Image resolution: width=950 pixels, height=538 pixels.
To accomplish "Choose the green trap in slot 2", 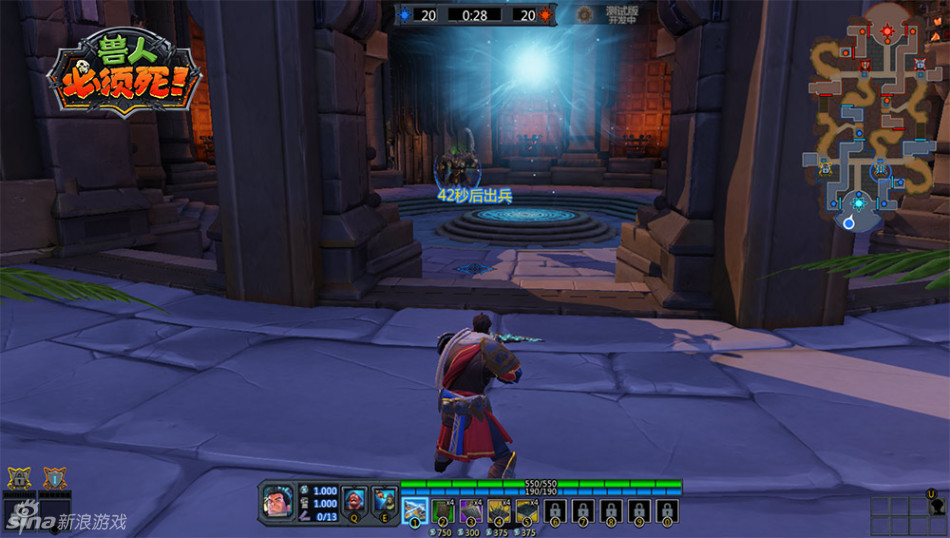I will click(443, 511).
